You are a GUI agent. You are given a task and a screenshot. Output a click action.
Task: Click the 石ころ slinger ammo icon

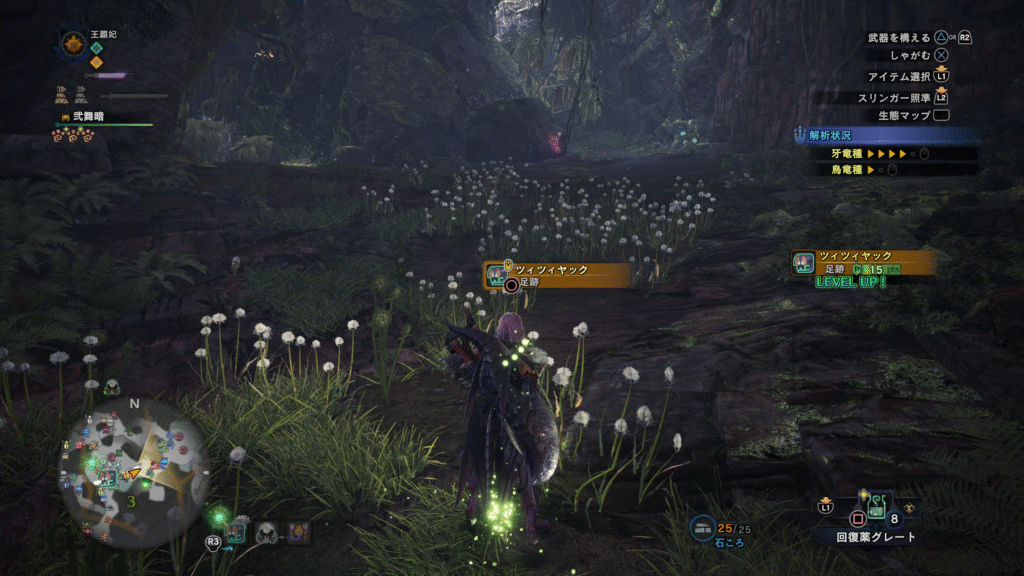click(x=703, y=527)
